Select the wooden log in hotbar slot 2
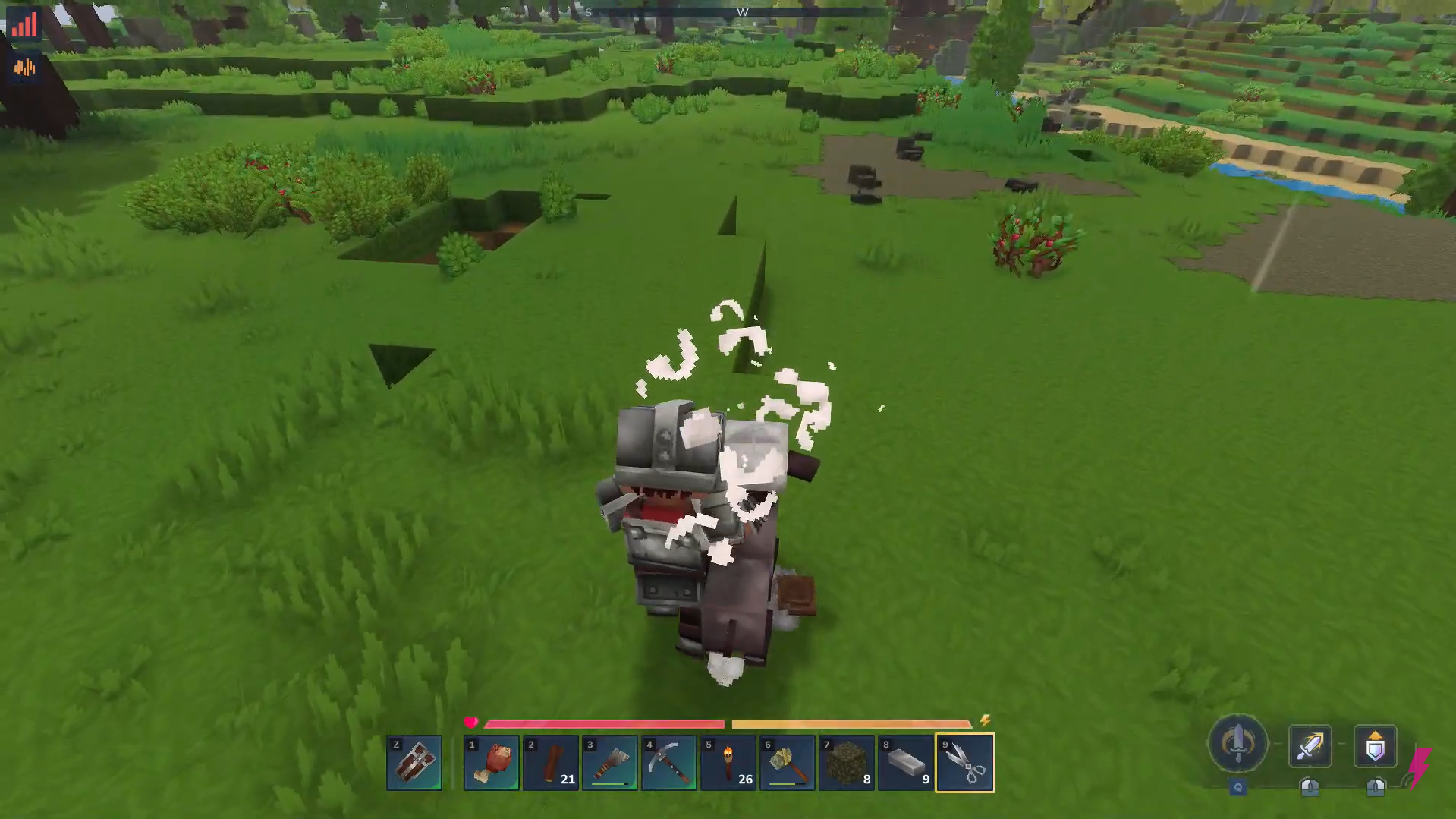The height and width of the screenshot is (819, 1456). [x=550, y=762]
